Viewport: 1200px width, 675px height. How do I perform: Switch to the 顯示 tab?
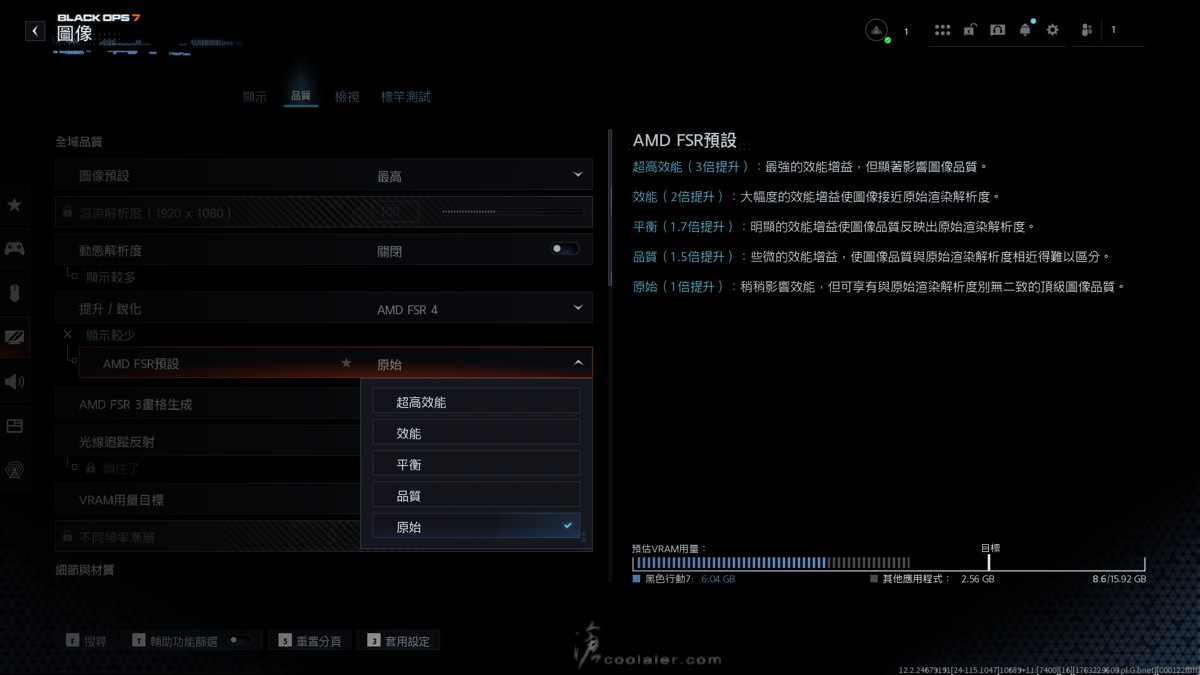click(255, 97)
